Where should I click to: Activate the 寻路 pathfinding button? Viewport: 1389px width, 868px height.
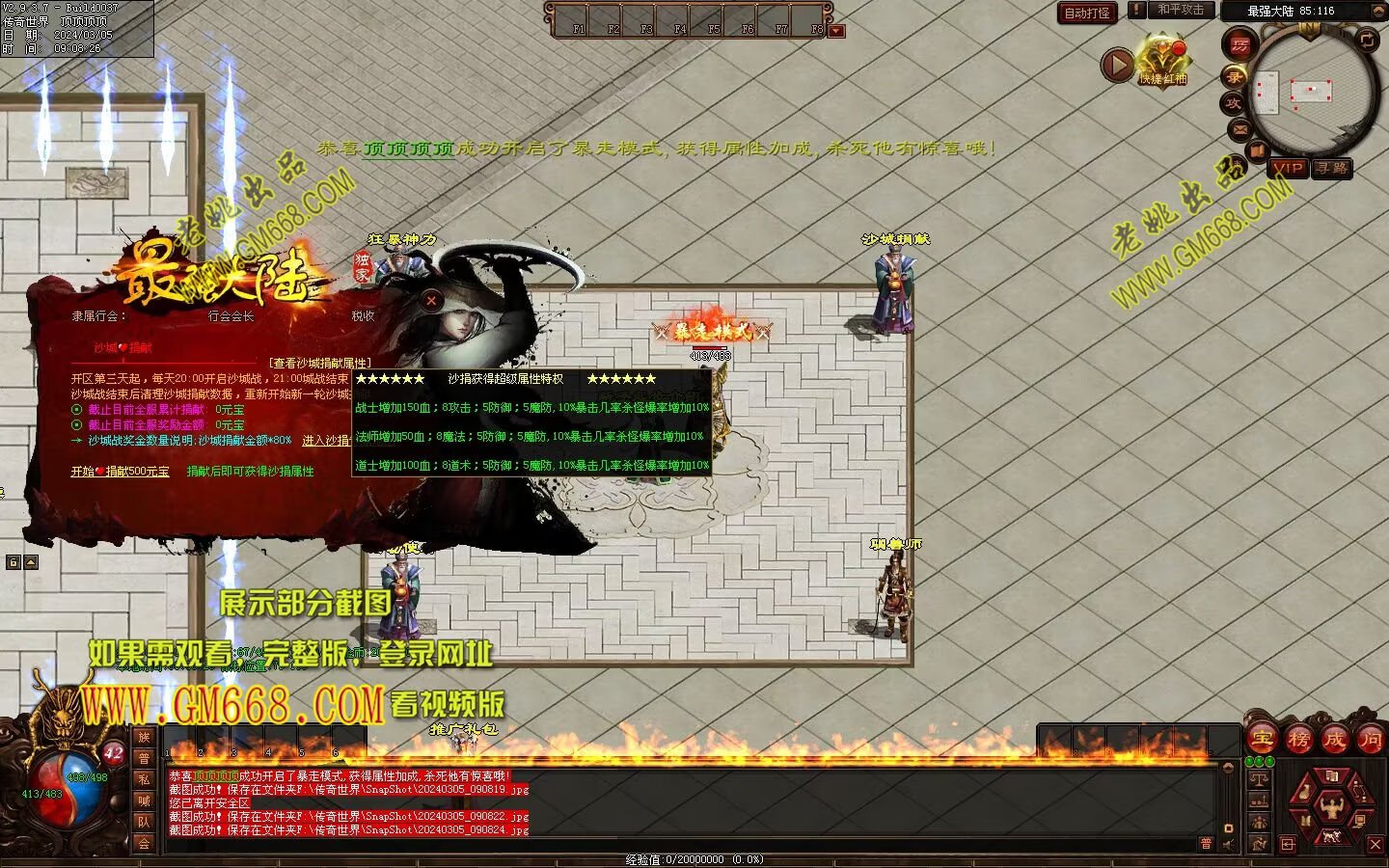[x=1331, y=168]
